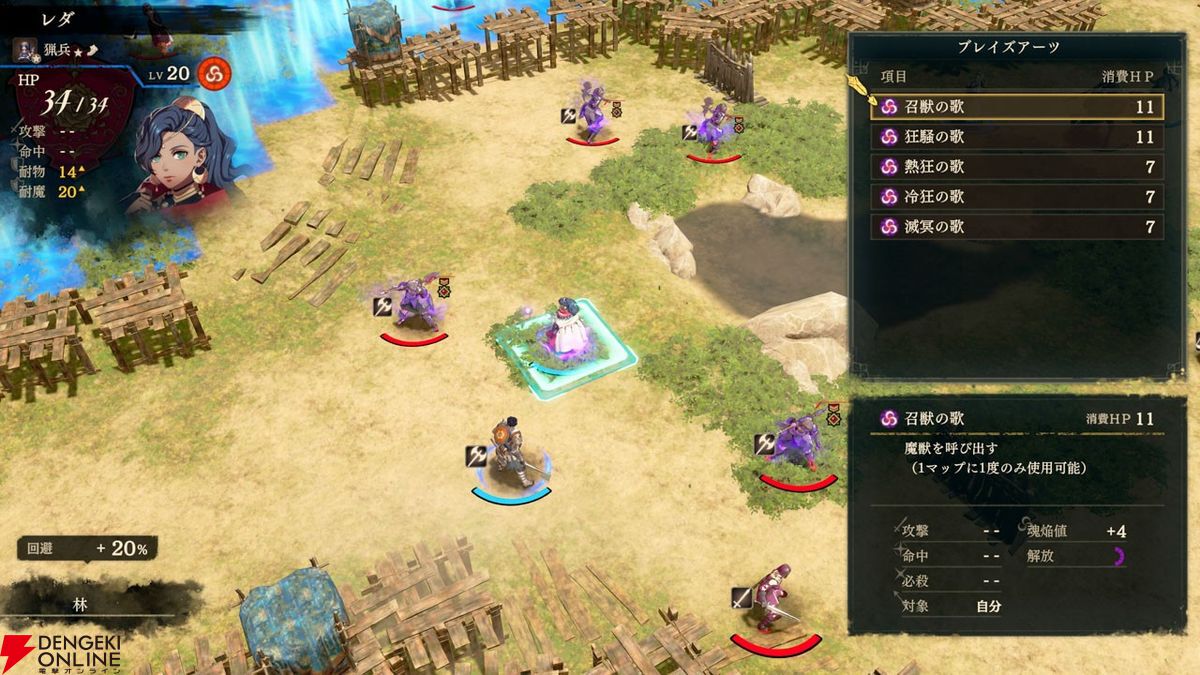The width and height of the screenshot is (1200, 675).
Task: Select the 冷狂の歌 menu row
Action: (x=1016, y=197)
